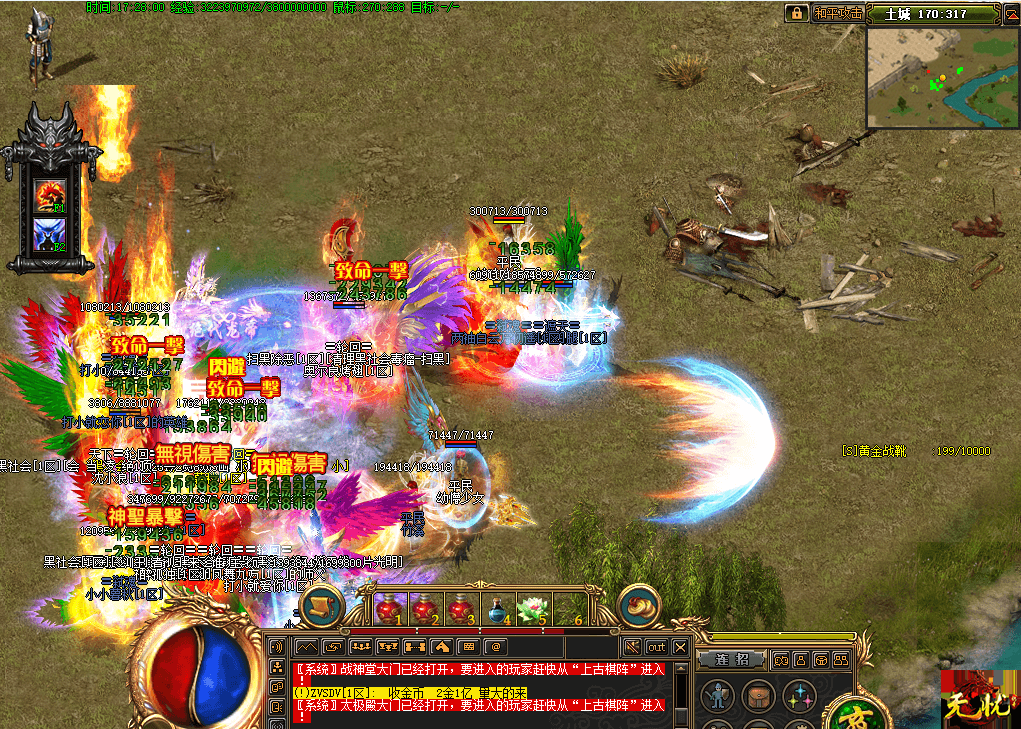The image size is (1021, 729).
Task: Use the lotus flower in slot 5
Action: 531,607
